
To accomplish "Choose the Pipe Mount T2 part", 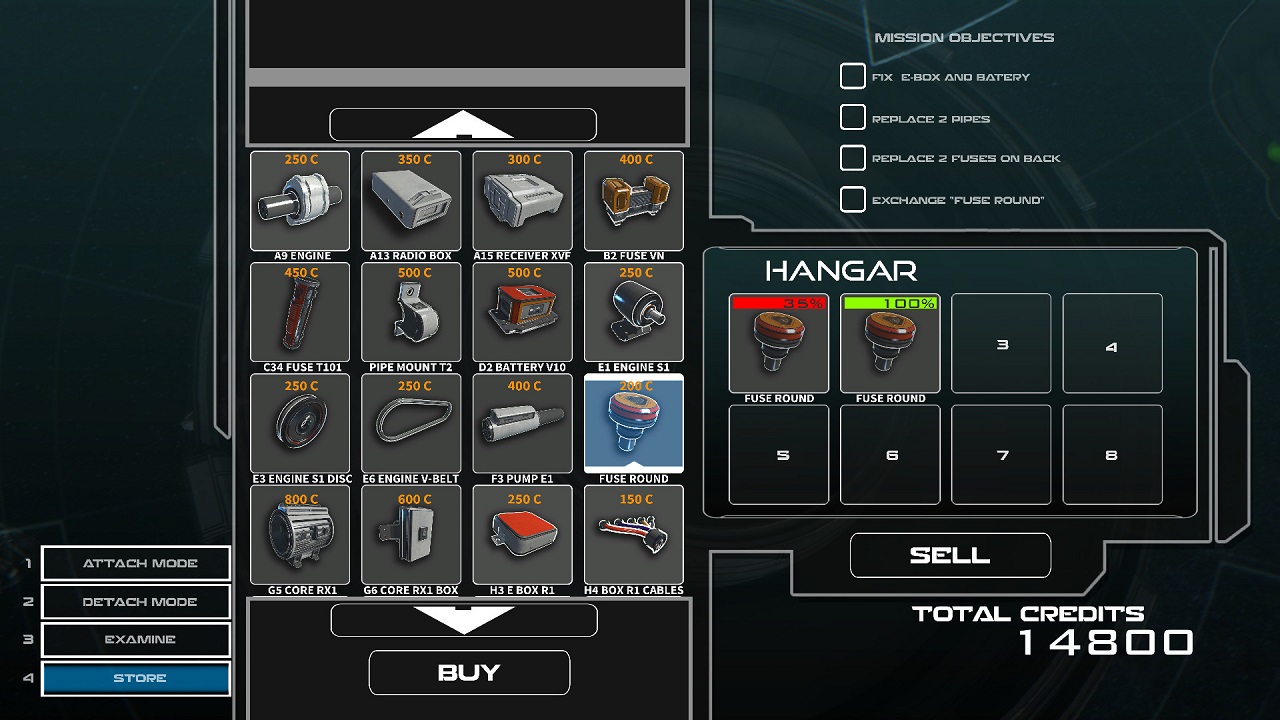I will (411, 312).
